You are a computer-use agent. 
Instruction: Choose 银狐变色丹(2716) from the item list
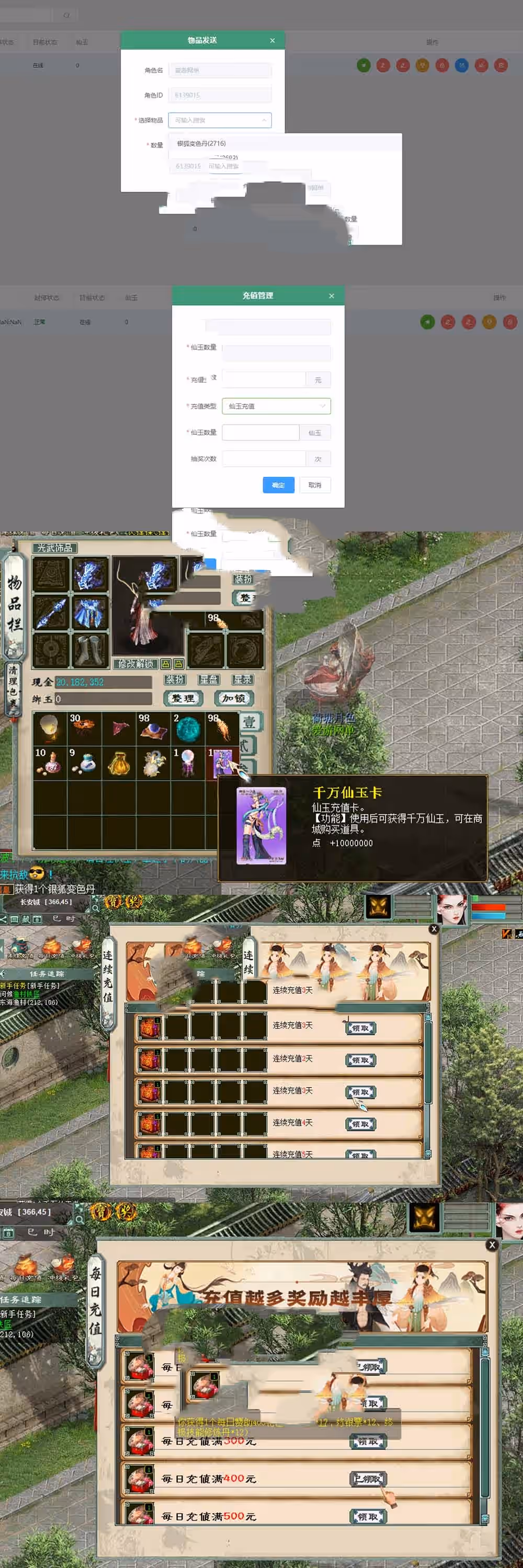tap(201, 144)
